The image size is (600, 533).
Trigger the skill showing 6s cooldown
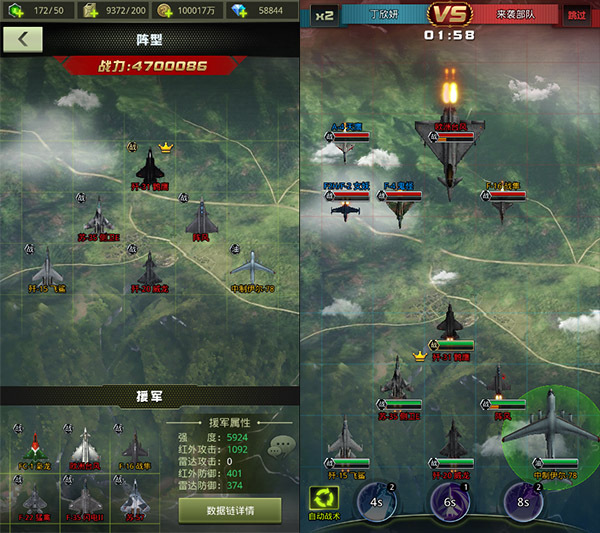(451, 501)
